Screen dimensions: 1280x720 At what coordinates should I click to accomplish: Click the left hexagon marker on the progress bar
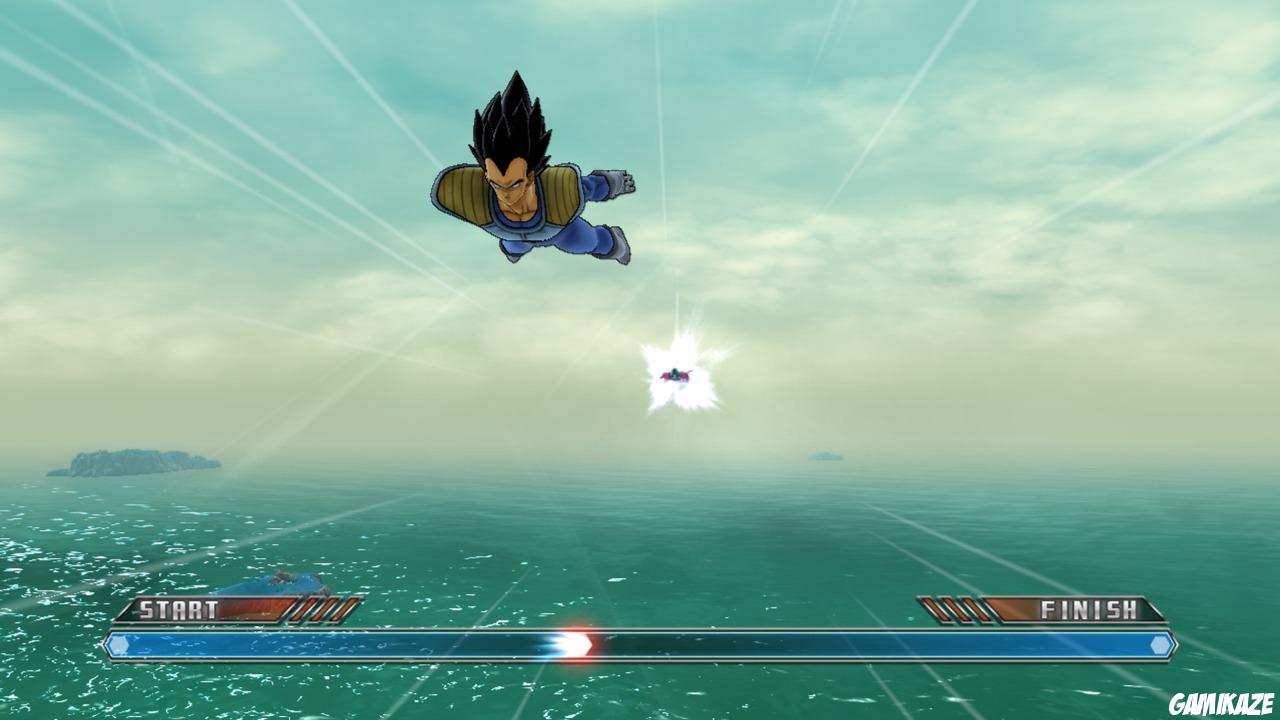pos(119,647)
